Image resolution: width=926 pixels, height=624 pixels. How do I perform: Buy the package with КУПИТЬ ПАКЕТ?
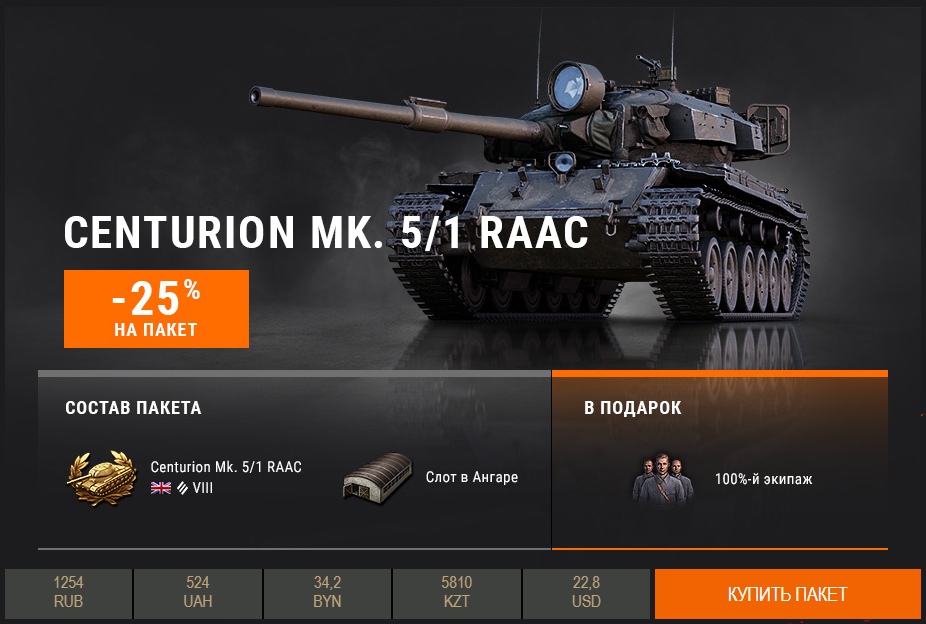pyautogui.click(x=787, y=594)
